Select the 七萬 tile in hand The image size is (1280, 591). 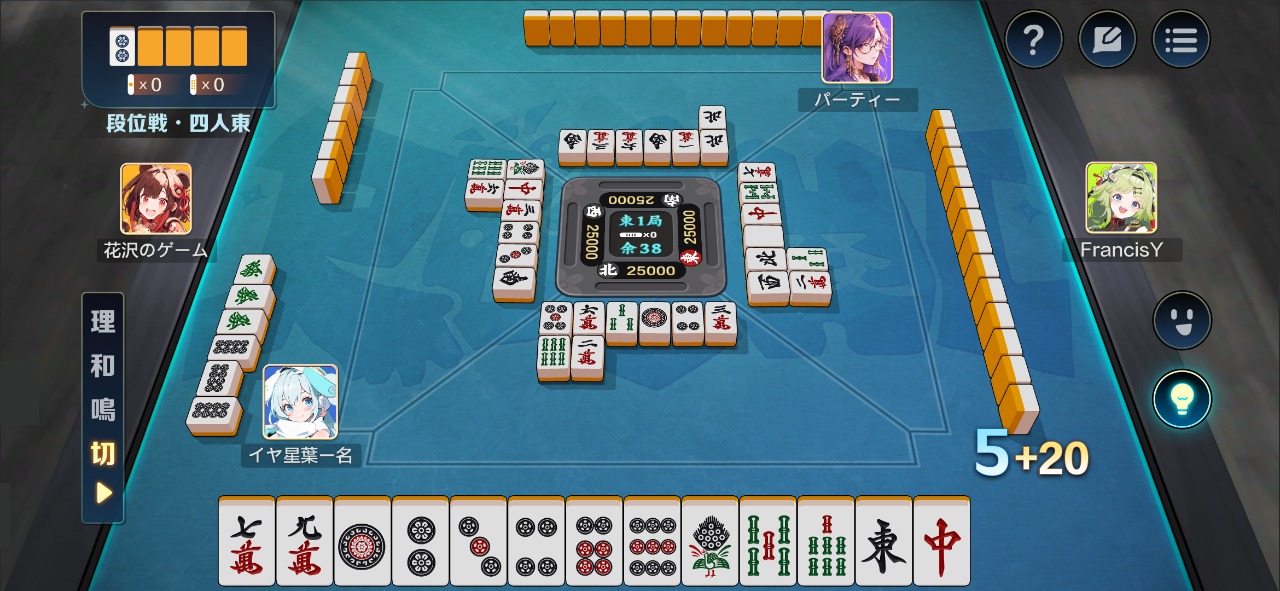click(247, 541)
